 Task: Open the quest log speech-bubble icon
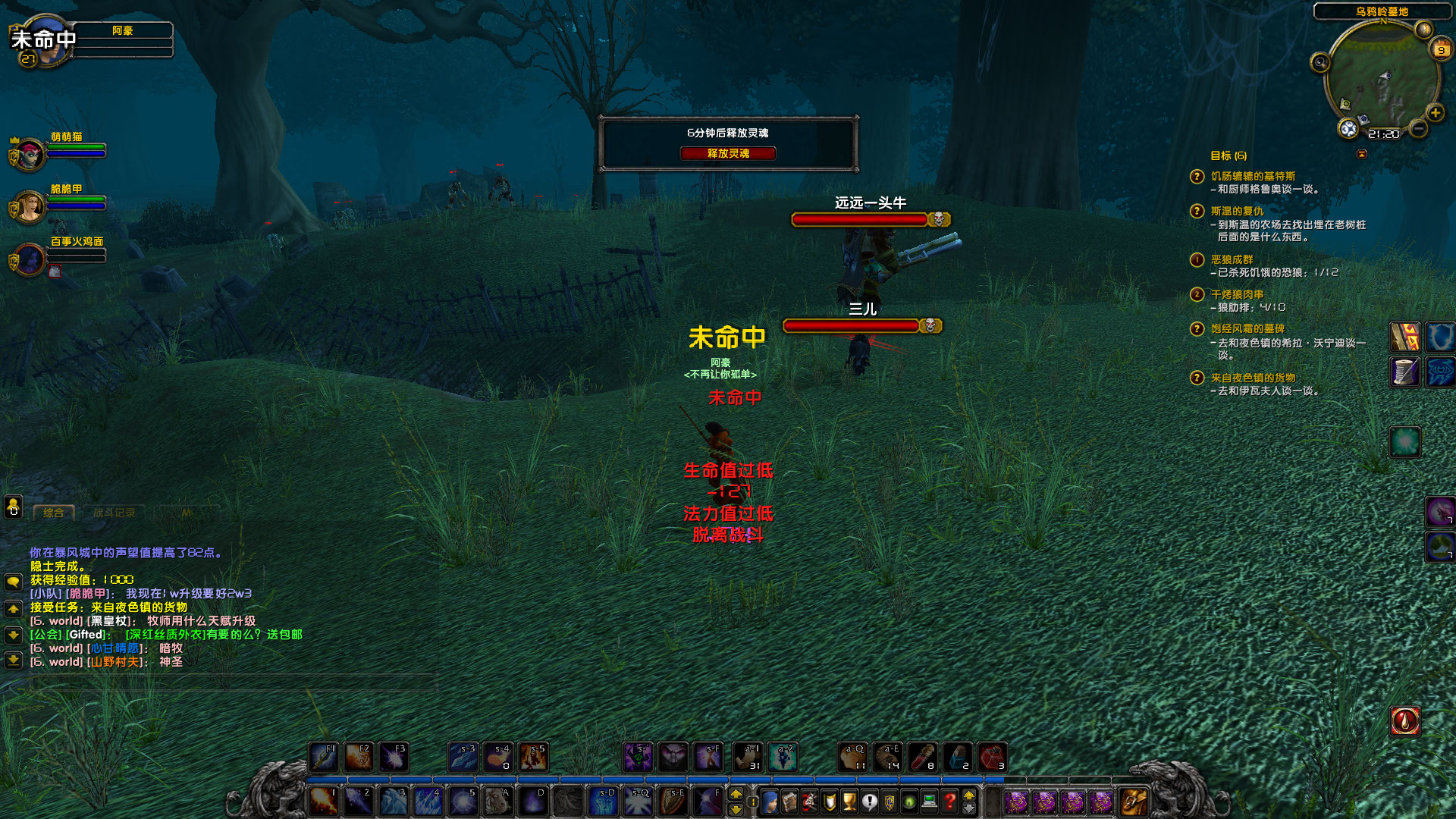pyautogui.click(x=870, y=800)
